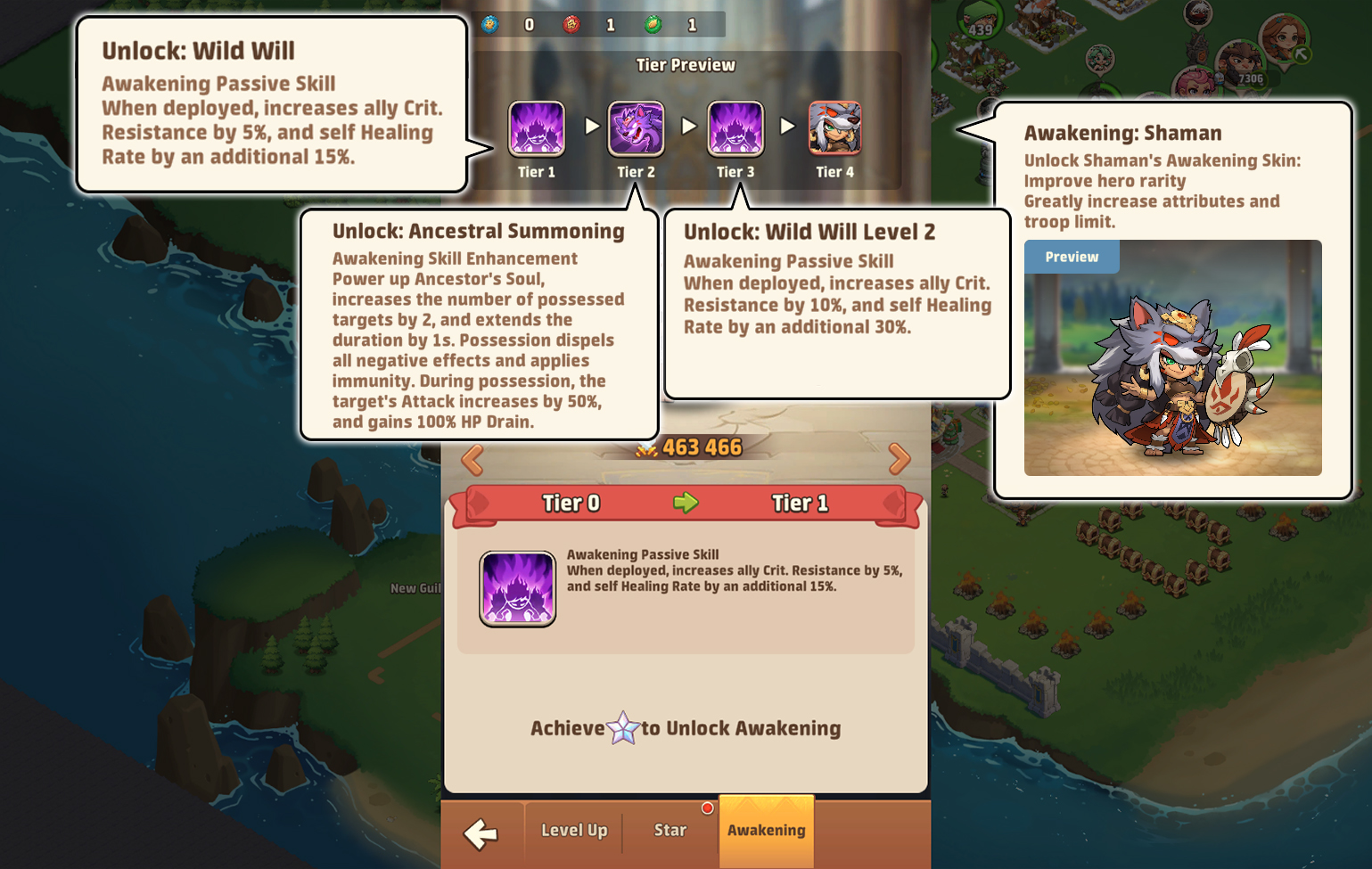Select the Tier 1 awakening skill icon
Viewport: 1372px width, 869px height.
pos(536,128)
